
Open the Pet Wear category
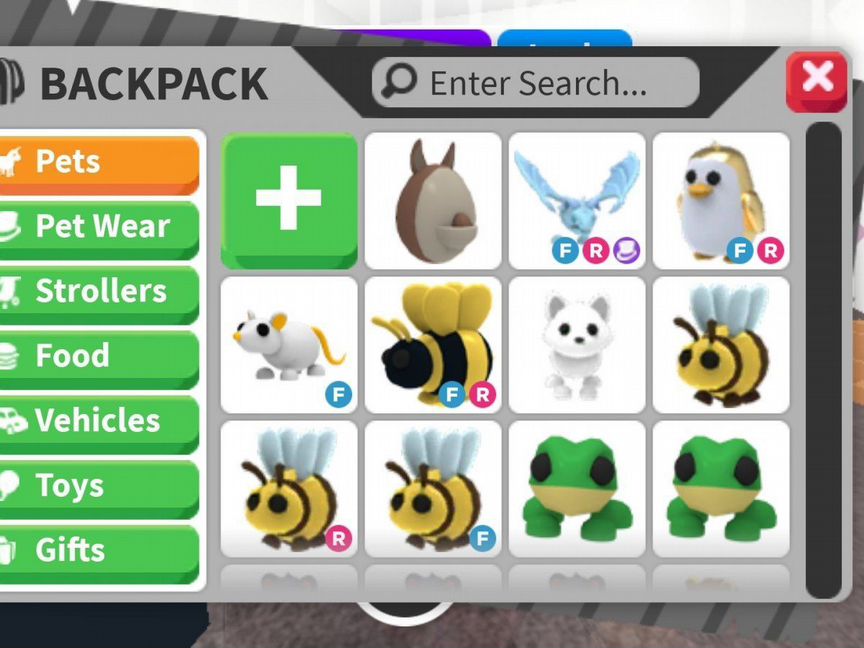tap(100, 227)
